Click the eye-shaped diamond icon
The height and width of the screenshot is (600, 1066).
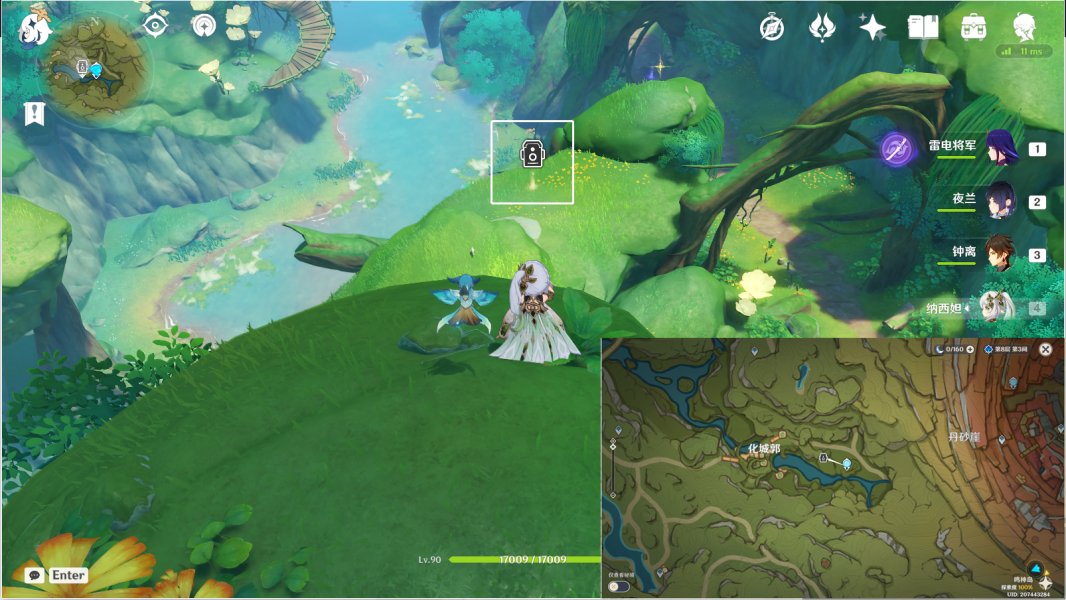pos(155,26)
